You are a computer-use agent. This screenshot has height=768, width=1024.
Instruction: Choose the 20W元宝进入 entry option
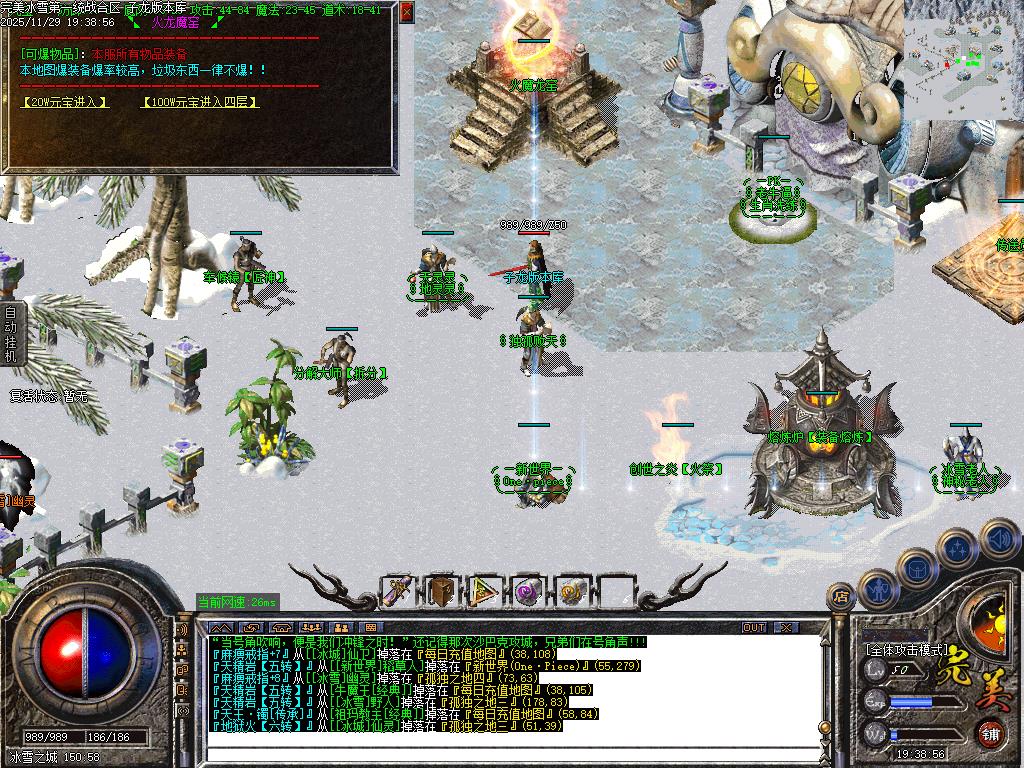64,102
